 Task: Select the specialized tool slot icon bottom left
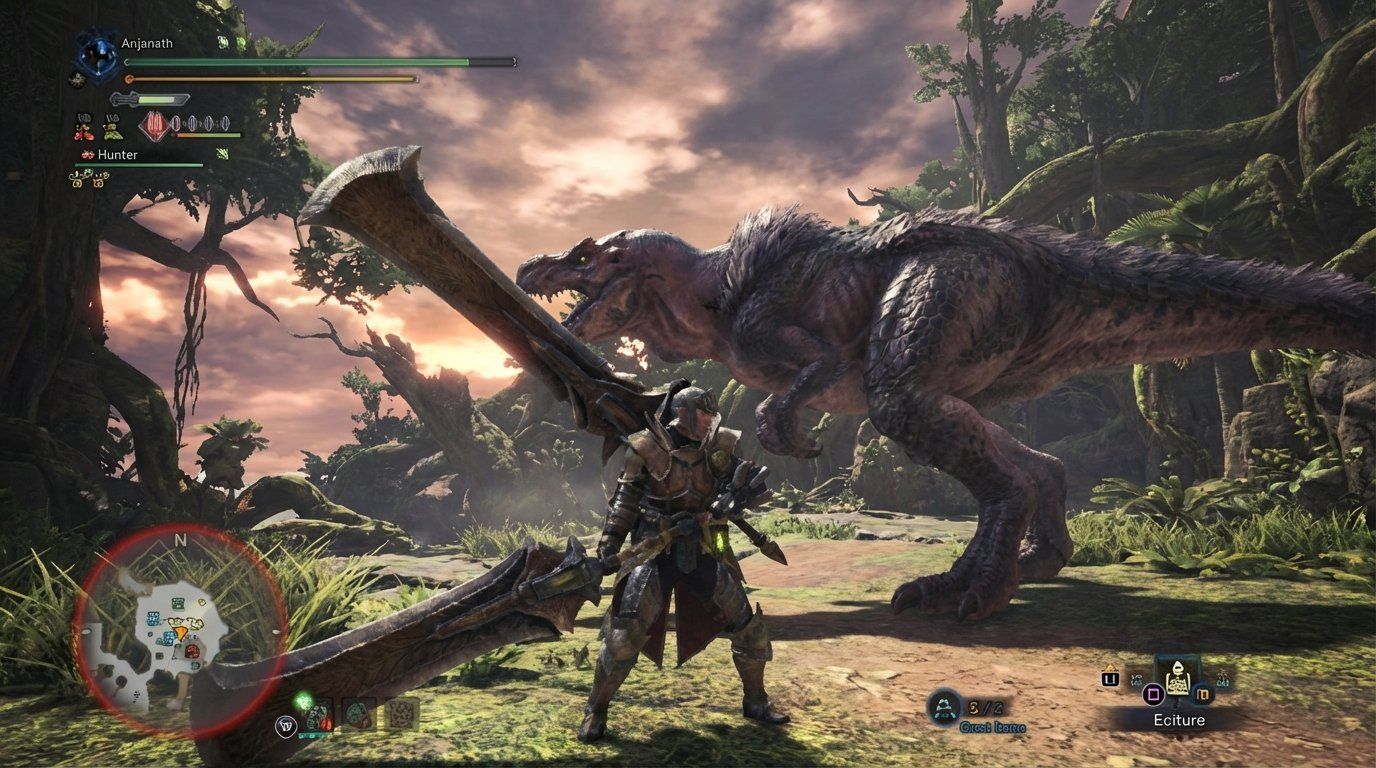[287, 724]
